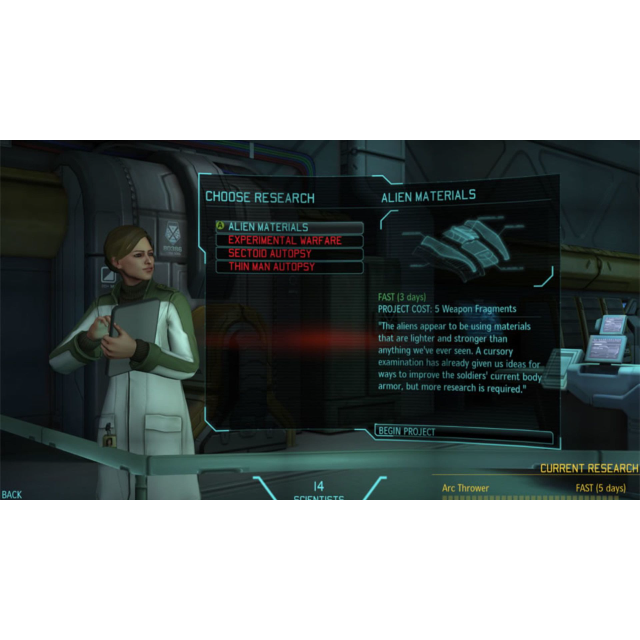Pick the Sectoid Autopsy project

click(x=288, y=254)
